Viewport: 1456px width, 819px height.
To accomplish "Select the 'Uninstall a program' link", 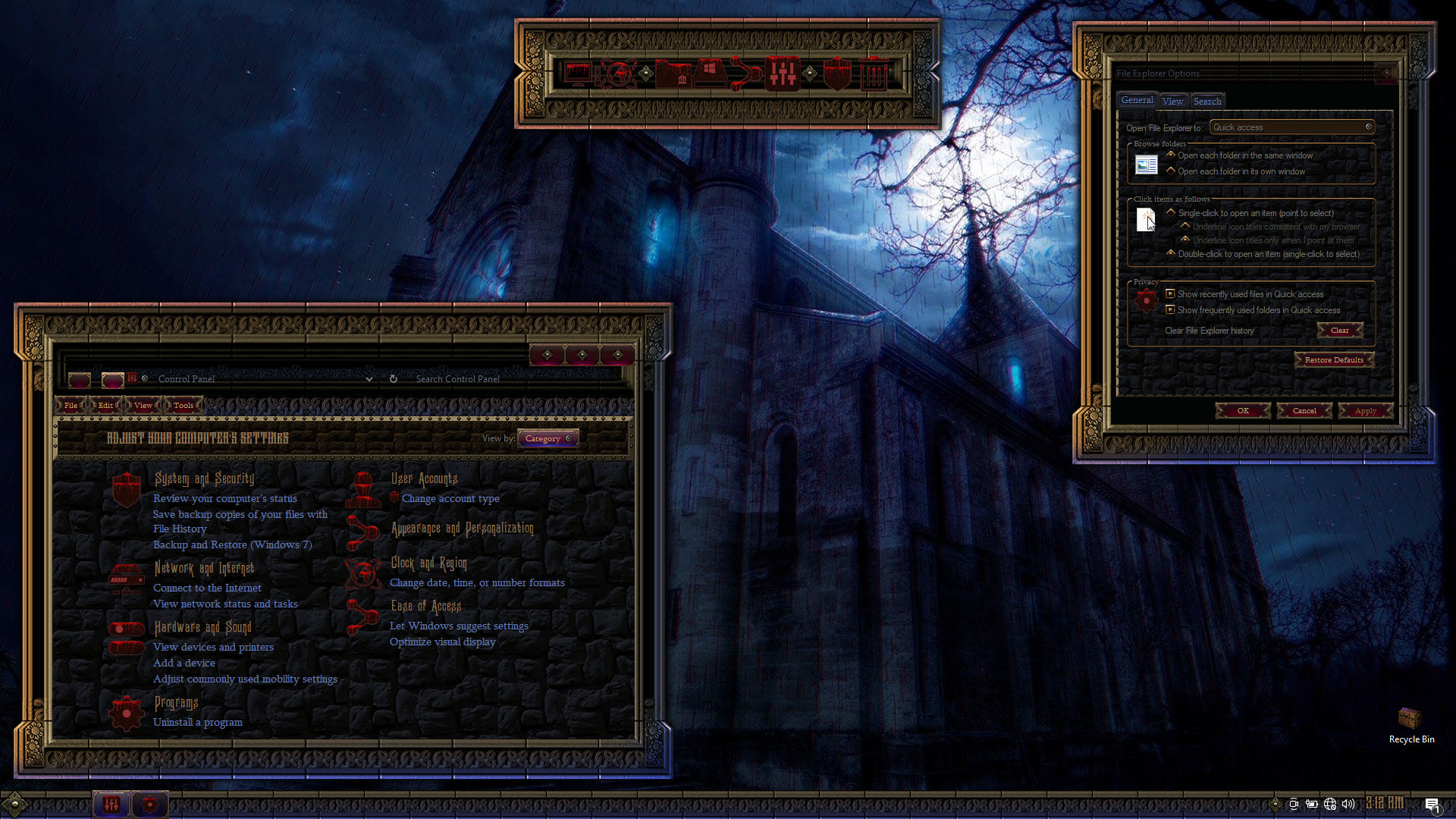I will tap(198, 723).
